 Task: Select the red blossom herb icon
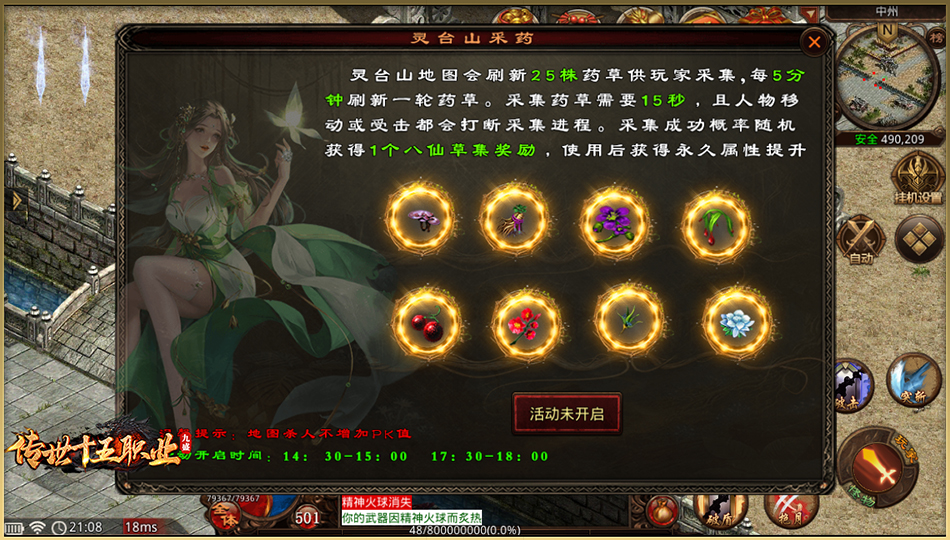526,323
